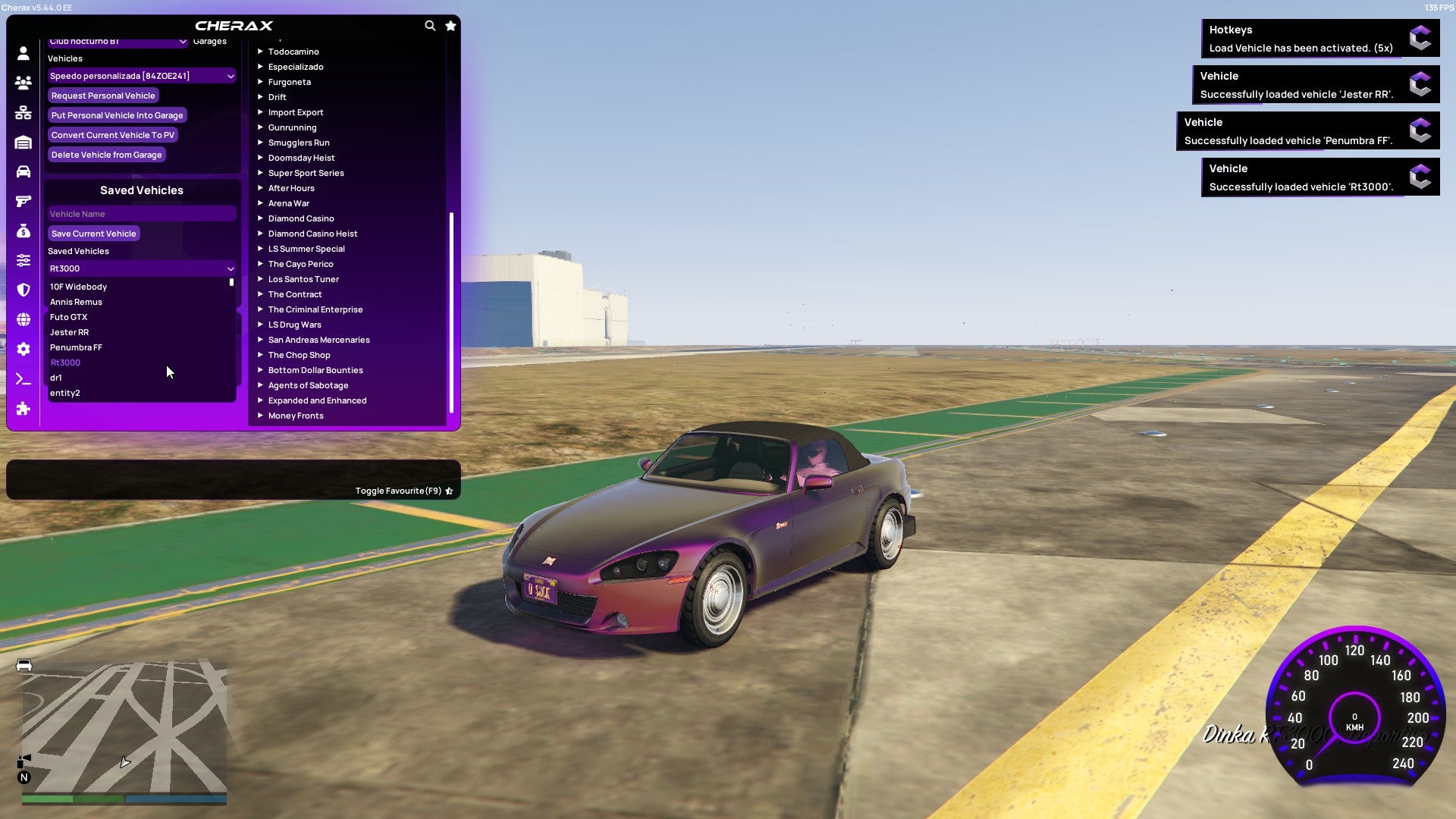Select the vehicle car icon in sidebar

coord(23,171)
